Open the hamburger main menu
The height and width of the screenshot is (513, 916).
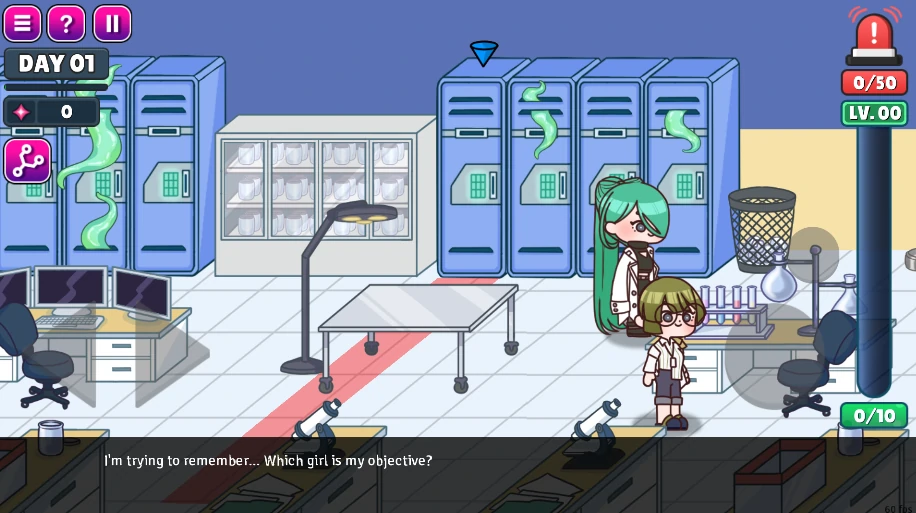click(22, 23)
